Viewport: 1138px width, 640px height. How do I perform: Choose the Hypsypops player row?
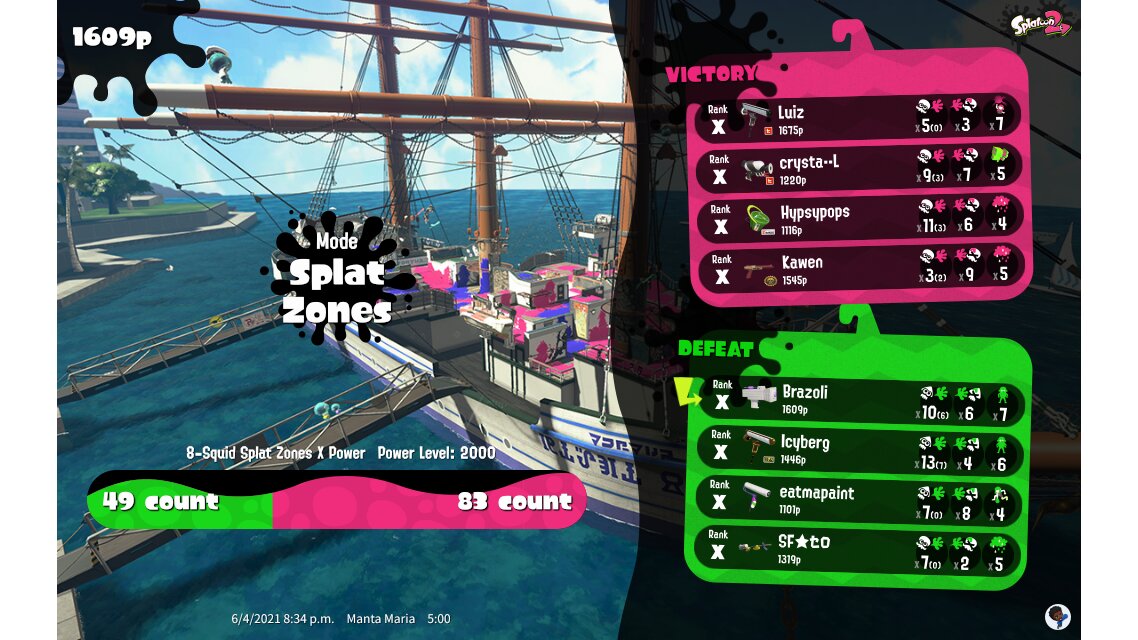pos(858,219)
